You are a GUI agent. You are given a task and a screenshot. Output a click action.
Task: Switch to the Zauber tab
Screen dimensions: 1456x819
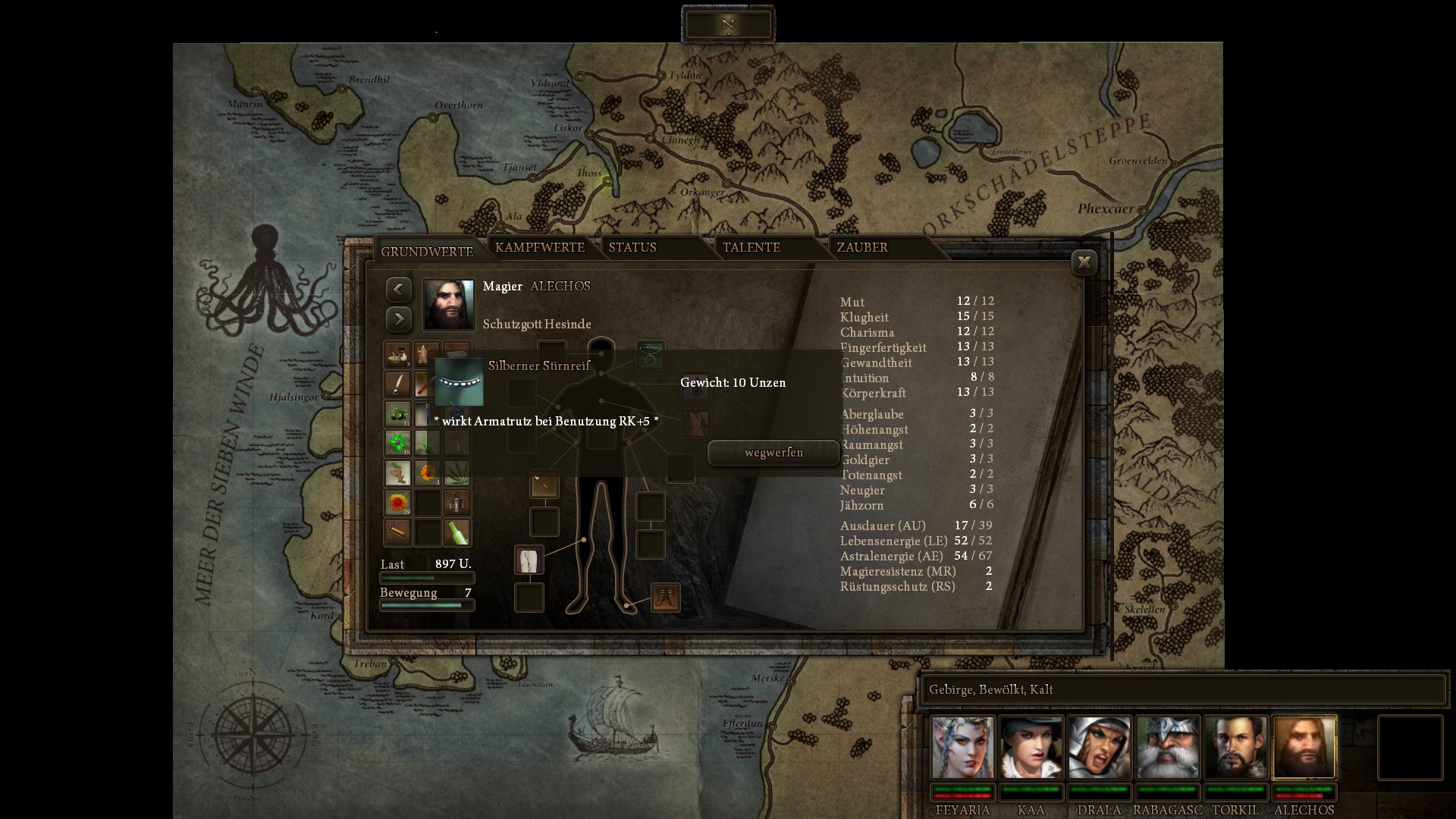[862, 248]
